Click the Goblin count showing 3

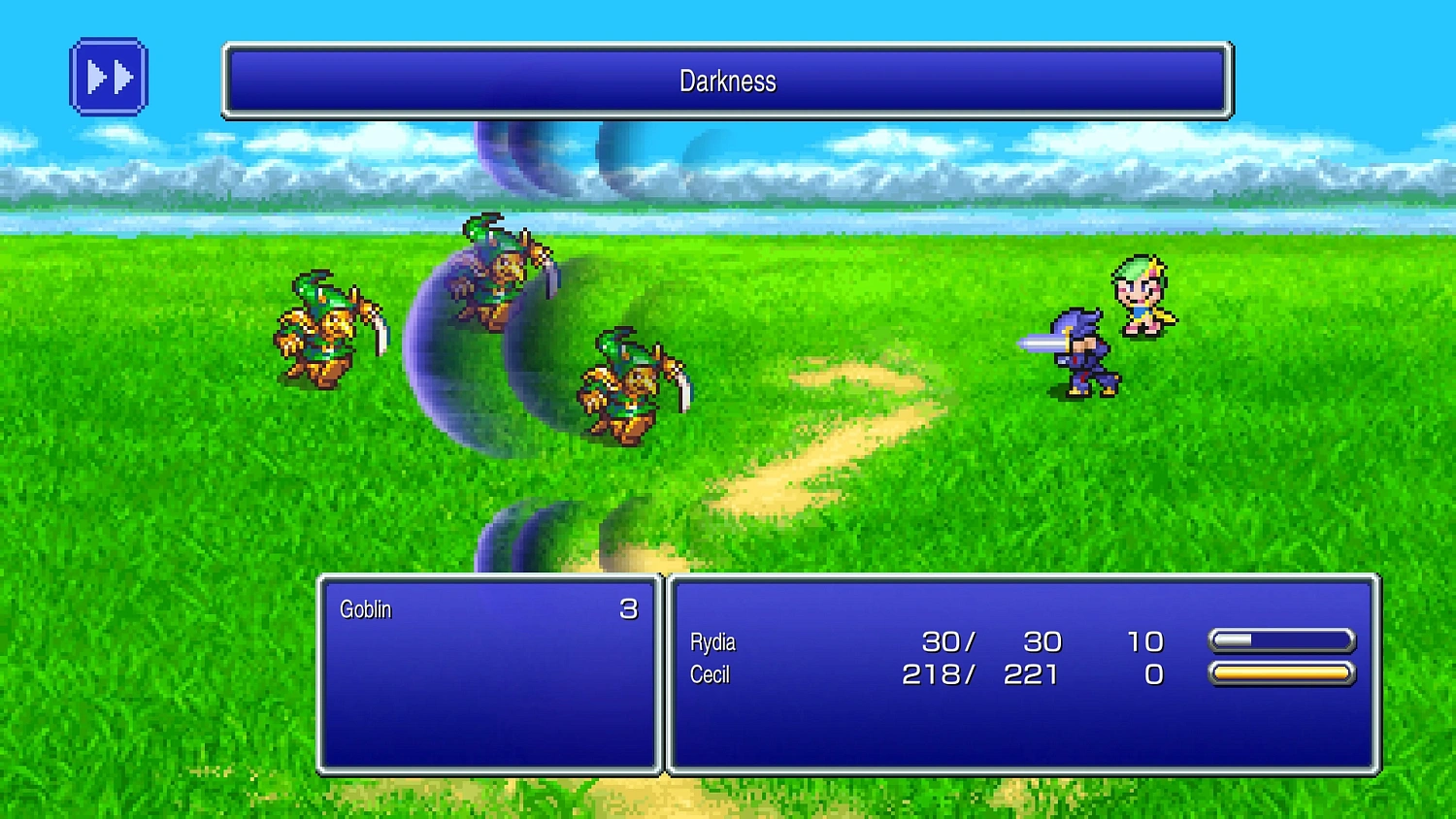click(x=630, y=609)
